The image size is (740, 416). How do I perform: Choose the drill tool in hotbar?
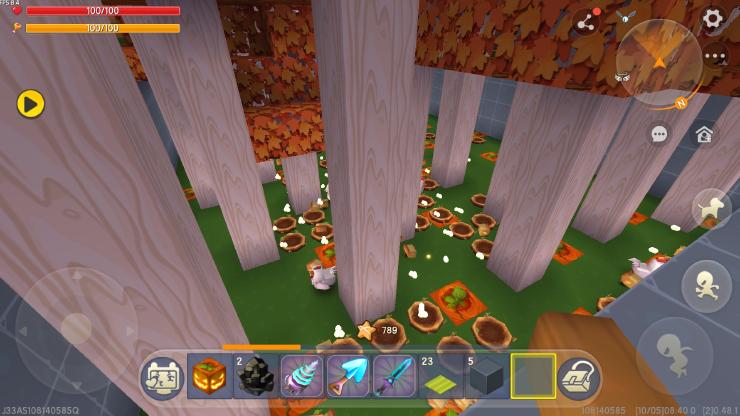[301, 377]
